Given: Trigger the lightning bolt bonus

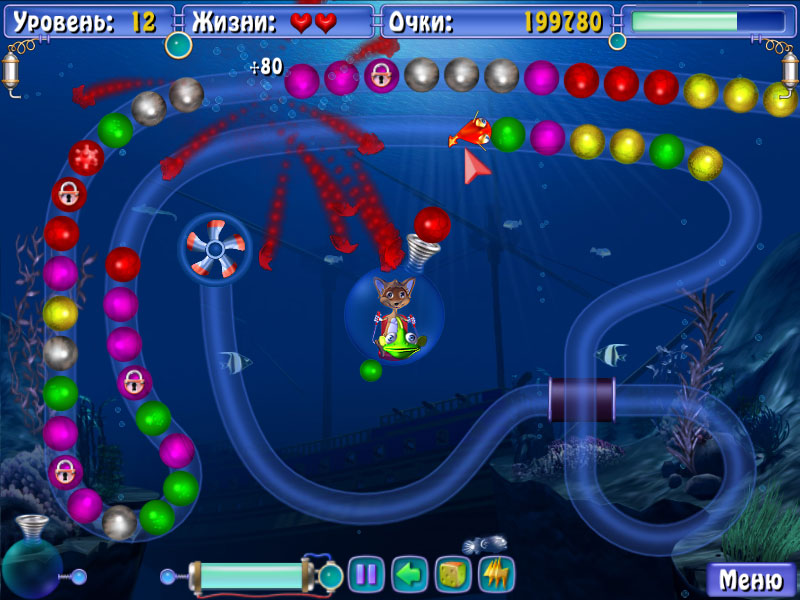Looking at the screenshot, I should 496,574.
